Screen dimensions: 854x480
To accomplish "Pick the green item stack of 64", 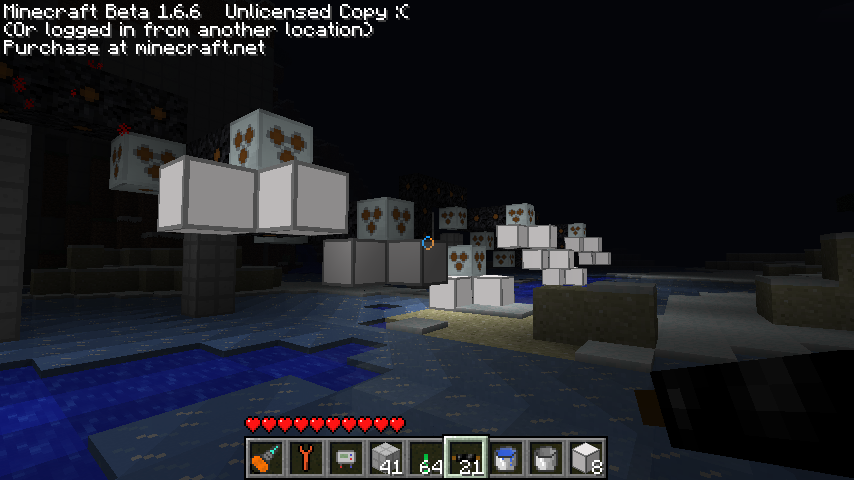I will pyautogui.click(x=425, y=457).
